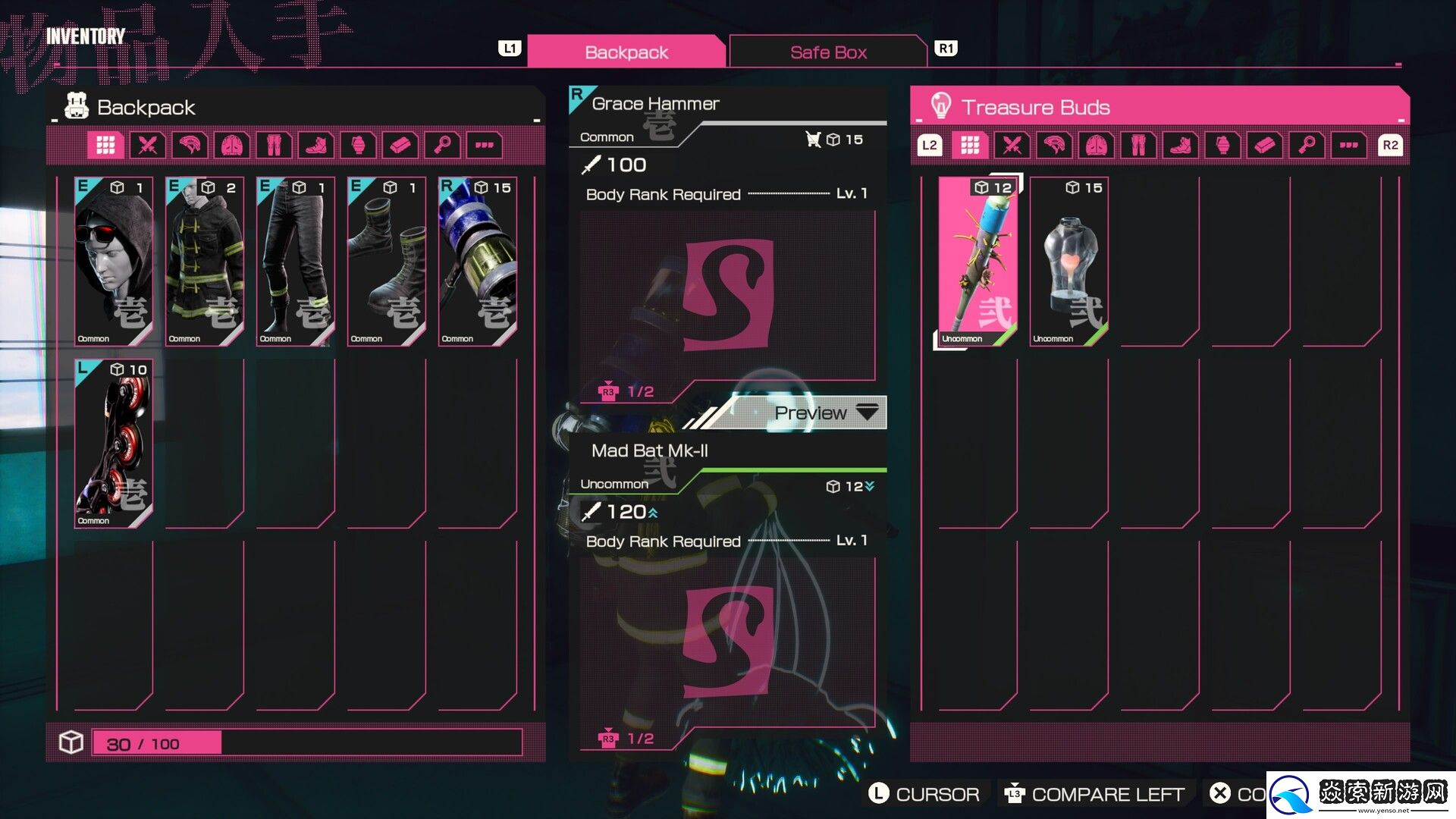Image resolution: width=1456 pixels, height=819 pixels.
Task: Choose the red-wheeled weapon marked L
Action: [114, 444]
